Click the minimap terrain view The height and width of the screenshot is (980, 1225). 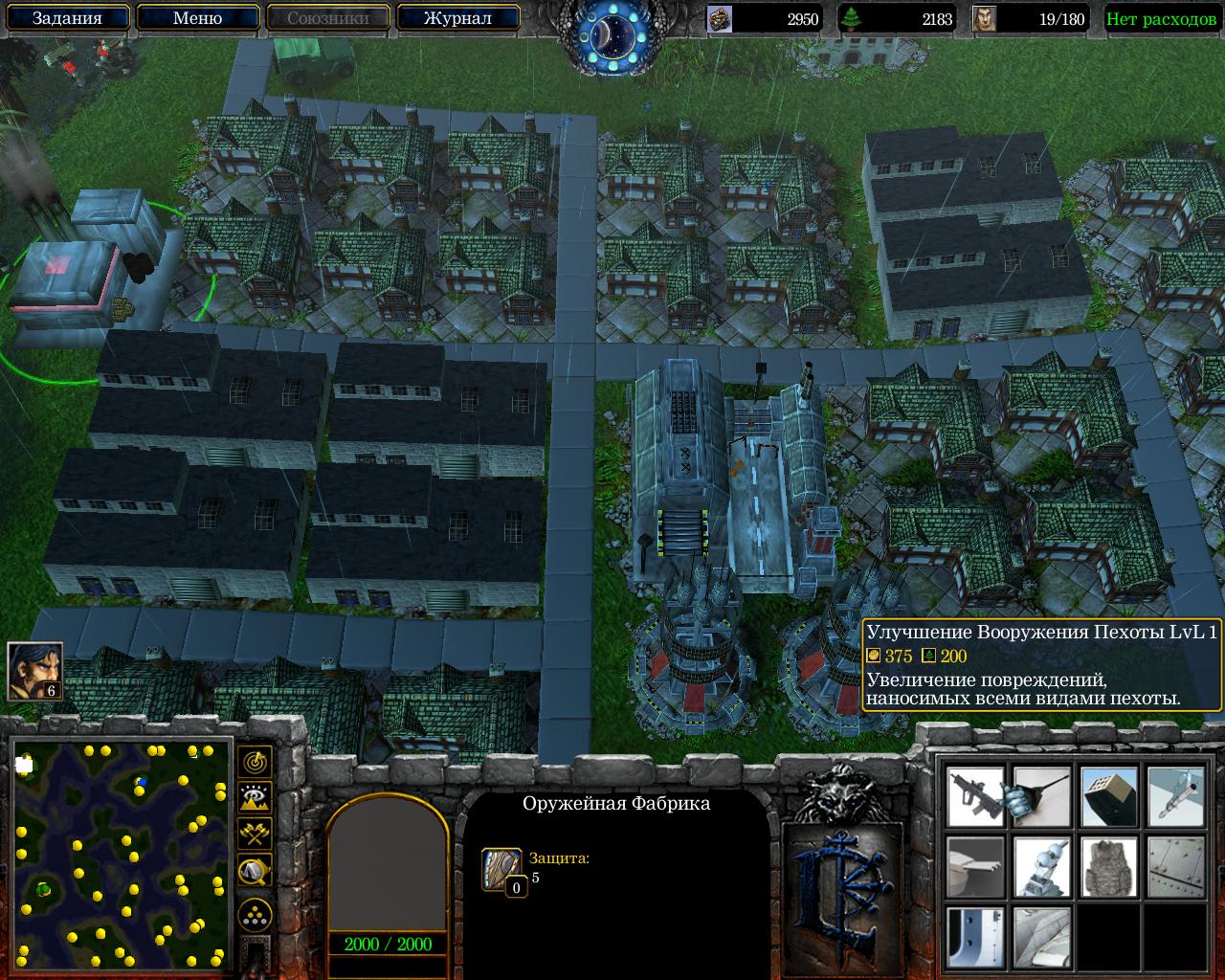tap(122, 856)
